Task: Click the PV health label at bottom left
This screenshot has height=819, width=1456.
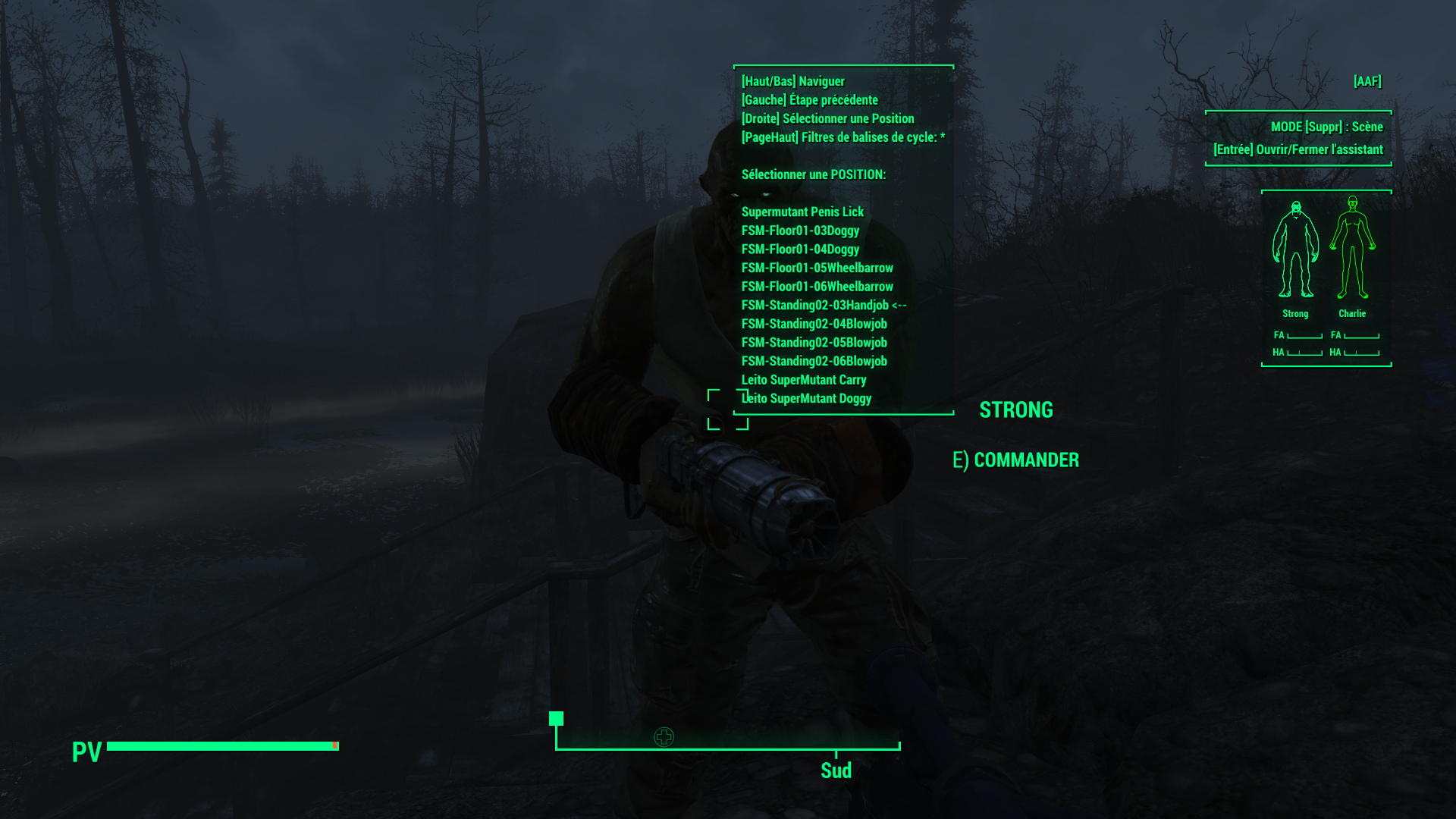Action: tap(86, 753)
